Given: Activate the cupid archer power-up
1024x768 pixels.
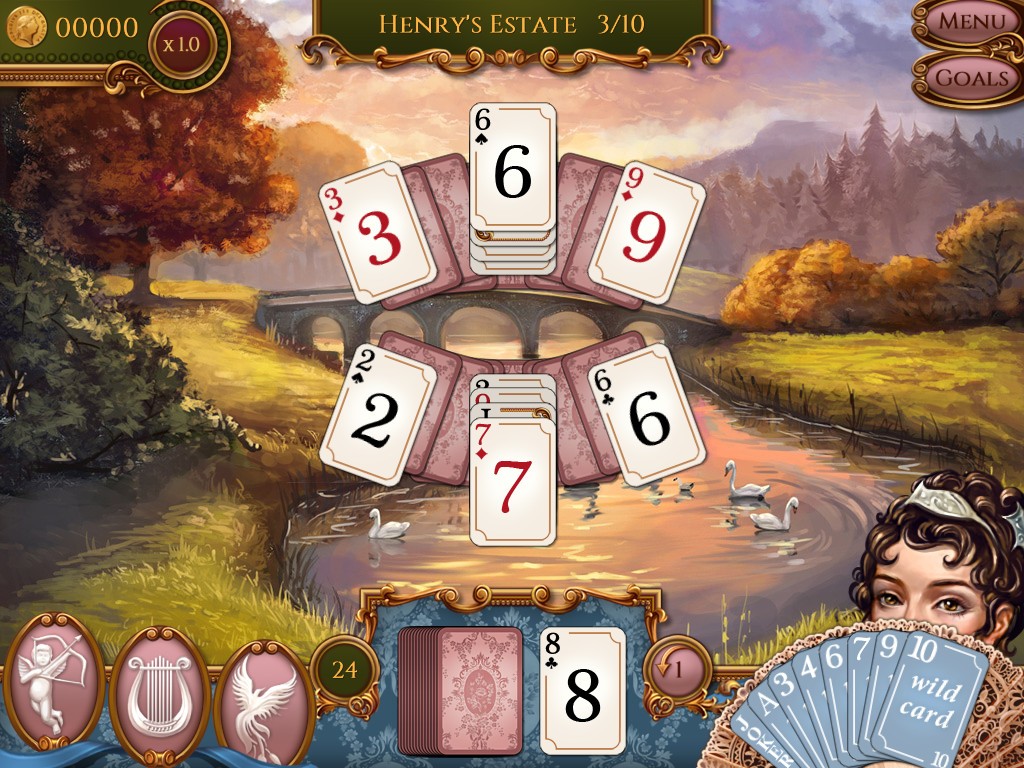Looking at the screenshot, I should click(x=55, y=679).
